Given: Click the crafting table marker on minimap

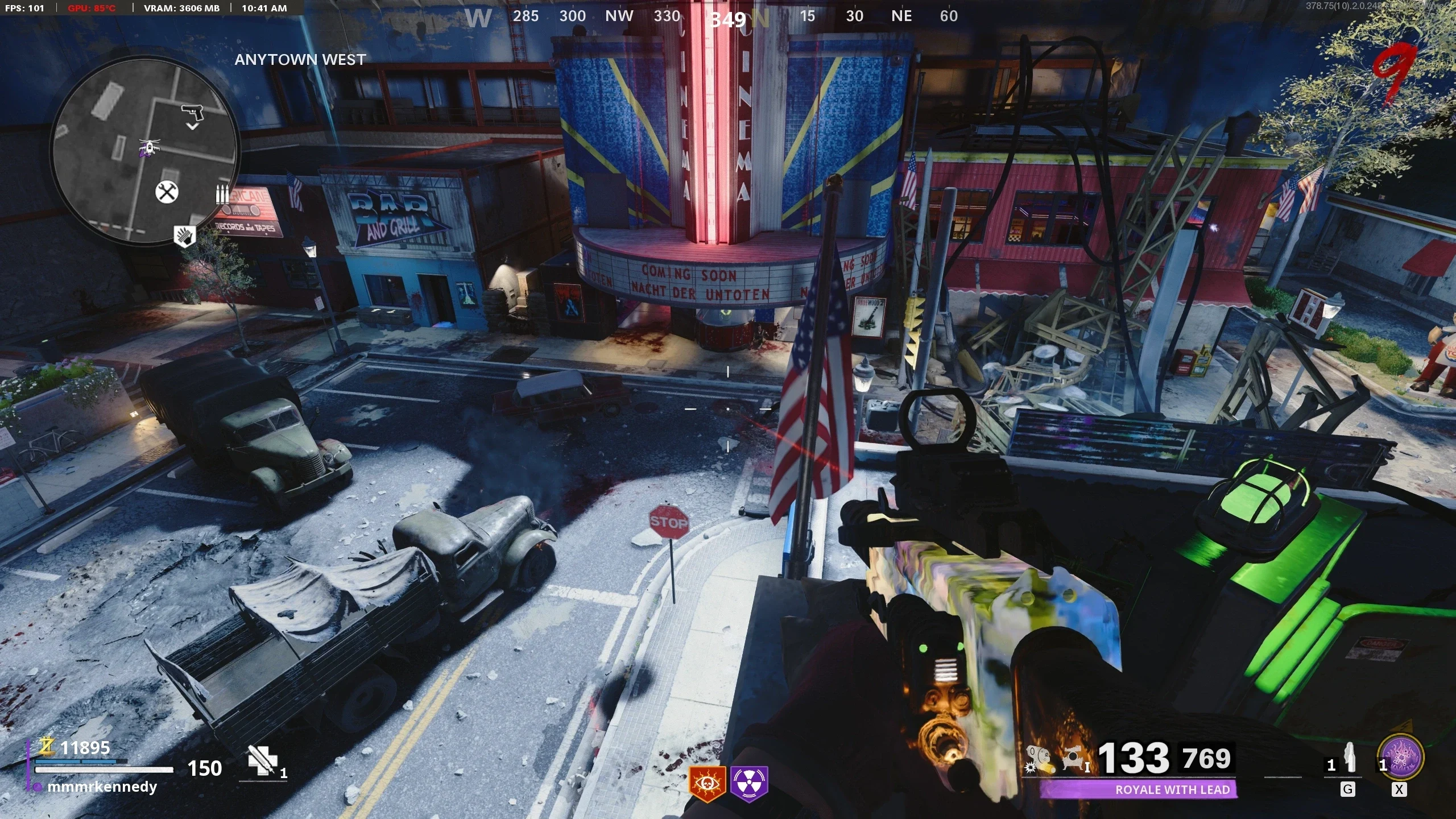Looking at the screenshot, I should (167, 192).
